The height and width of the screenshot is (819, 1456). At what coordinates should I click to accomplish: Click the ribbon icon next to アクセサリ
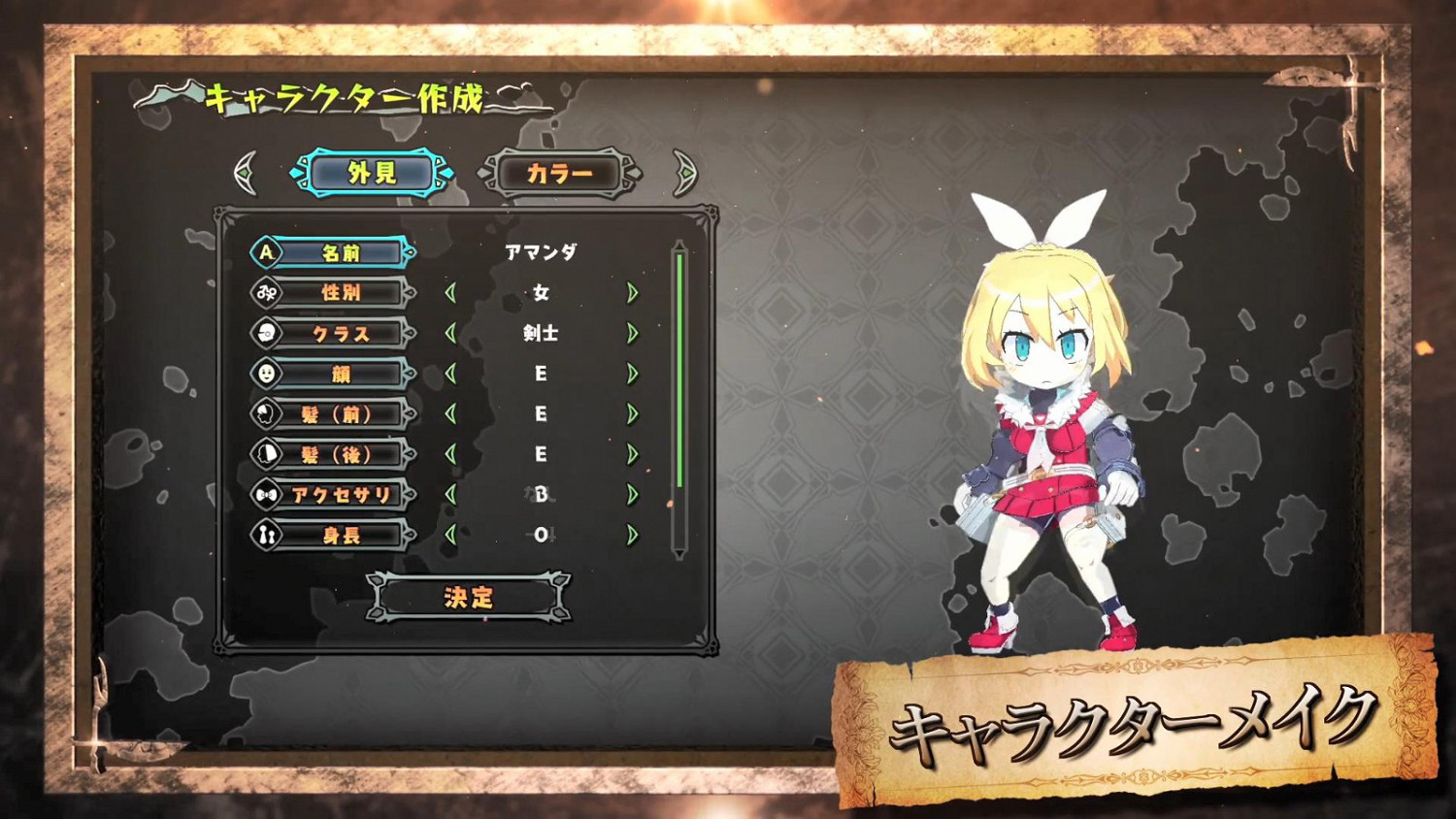(x=264, y=495)
